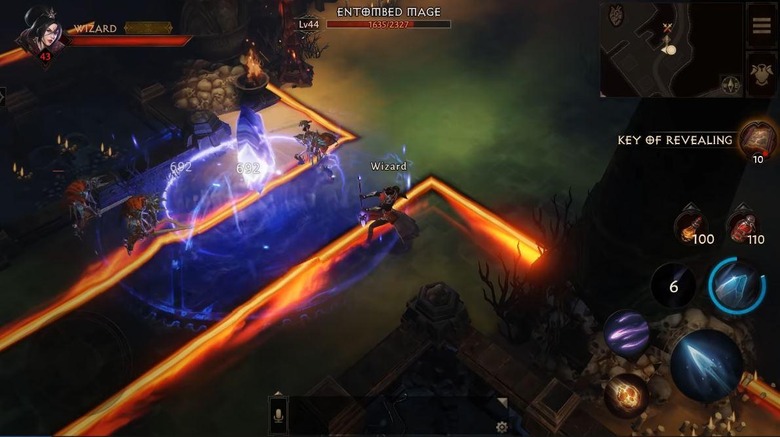Viewport: 780px width, 437px height.
Task: Tap the heart icon on the minimap
Action: click(x=616, y=14)
